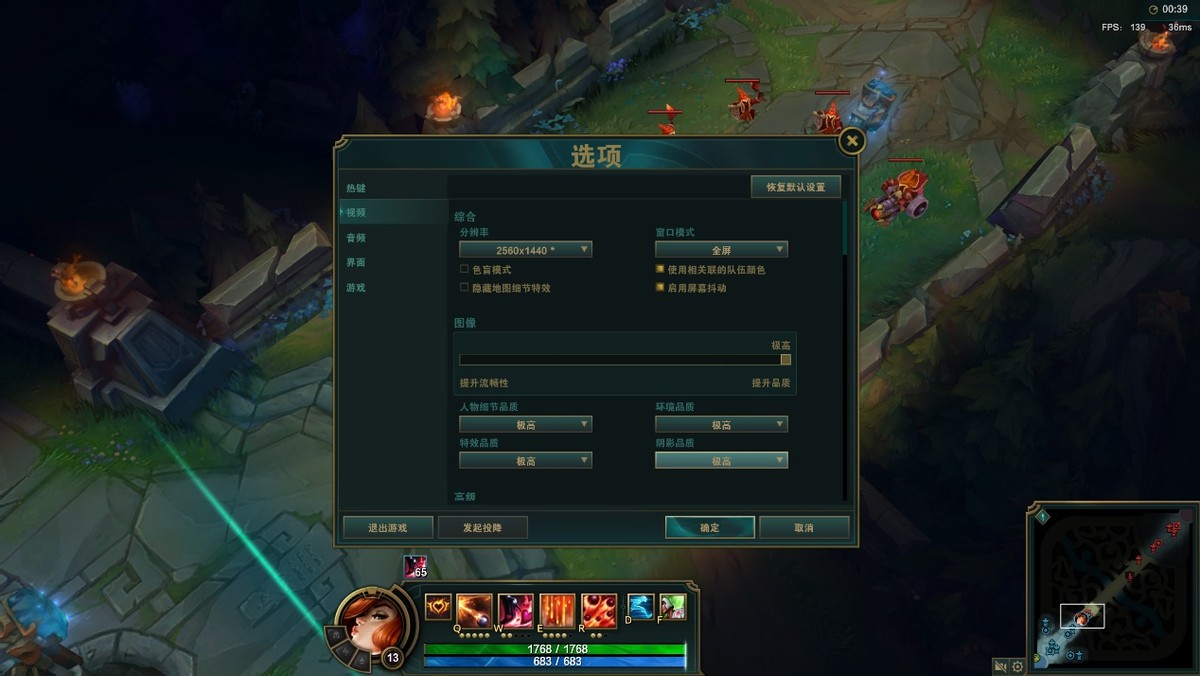Click the 发起投降 surrender button
Screen dimensions: 1200x676
[x=482, y=527]
